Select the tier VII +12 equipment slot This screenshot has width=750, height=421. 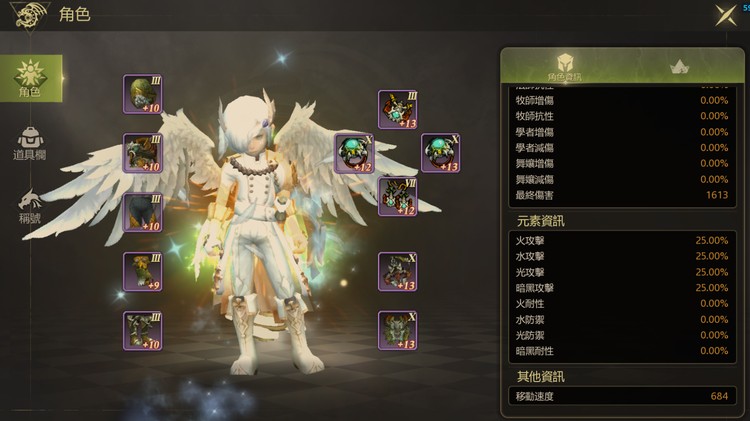pos(397,196)
